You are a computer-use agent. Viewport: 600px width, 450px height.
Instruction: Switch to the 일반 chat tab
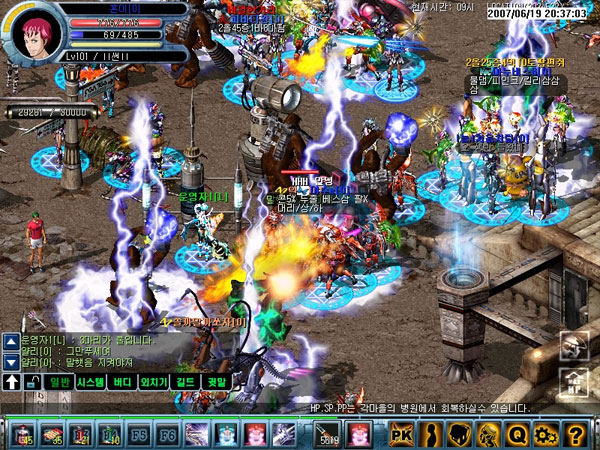coord(59,381)
